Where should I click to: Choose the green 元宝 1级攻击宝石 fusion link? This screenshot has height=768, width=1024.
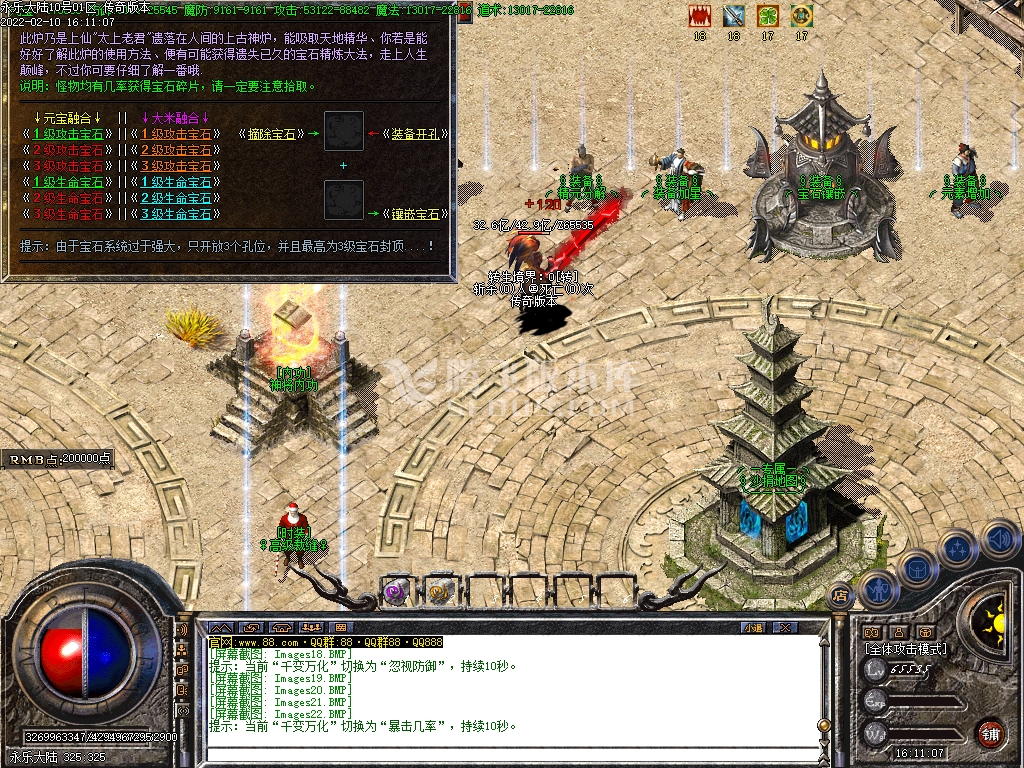pyautogui.click(x=68, y=134)
